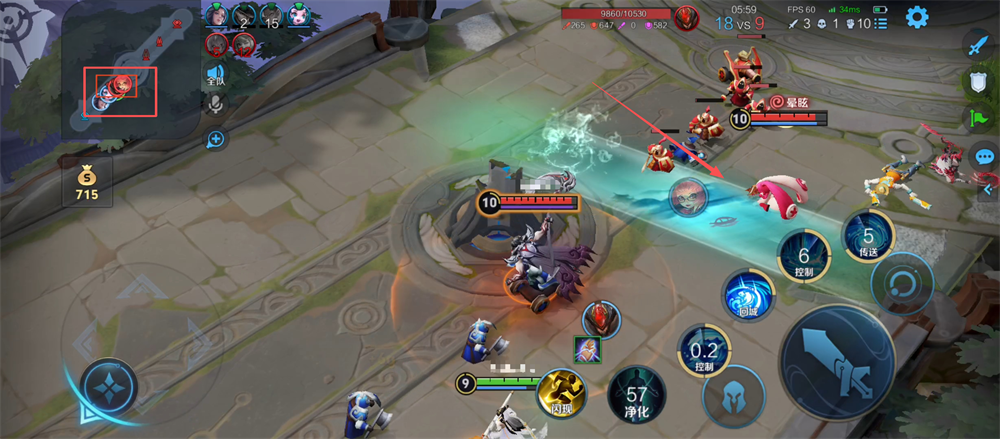1000x439 pixels.
Task: Open the gear settings menu
Action: pos(916,17)
